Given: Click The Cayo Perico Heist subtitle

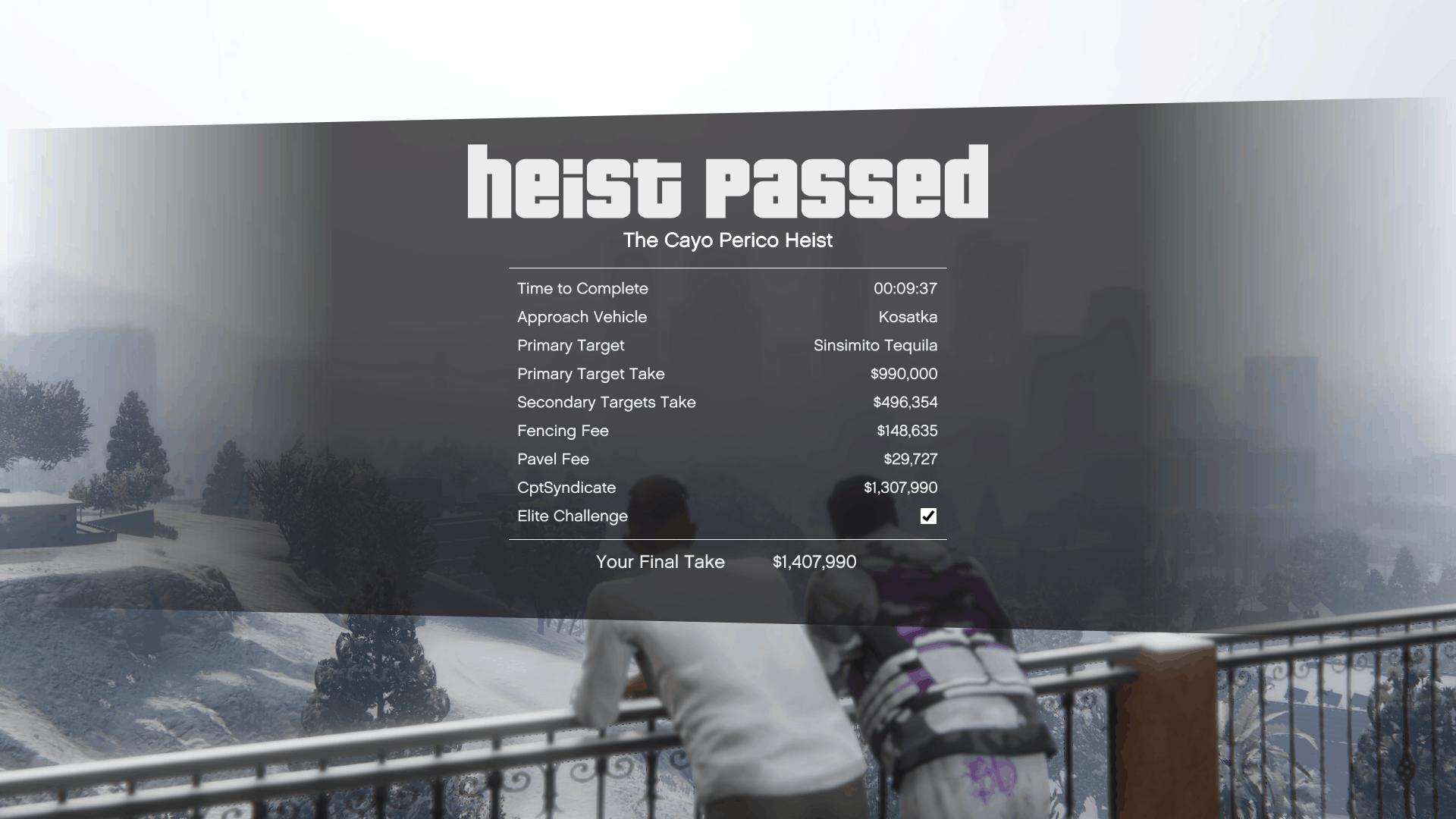Looking at the screenshot, I should (727, 240).
